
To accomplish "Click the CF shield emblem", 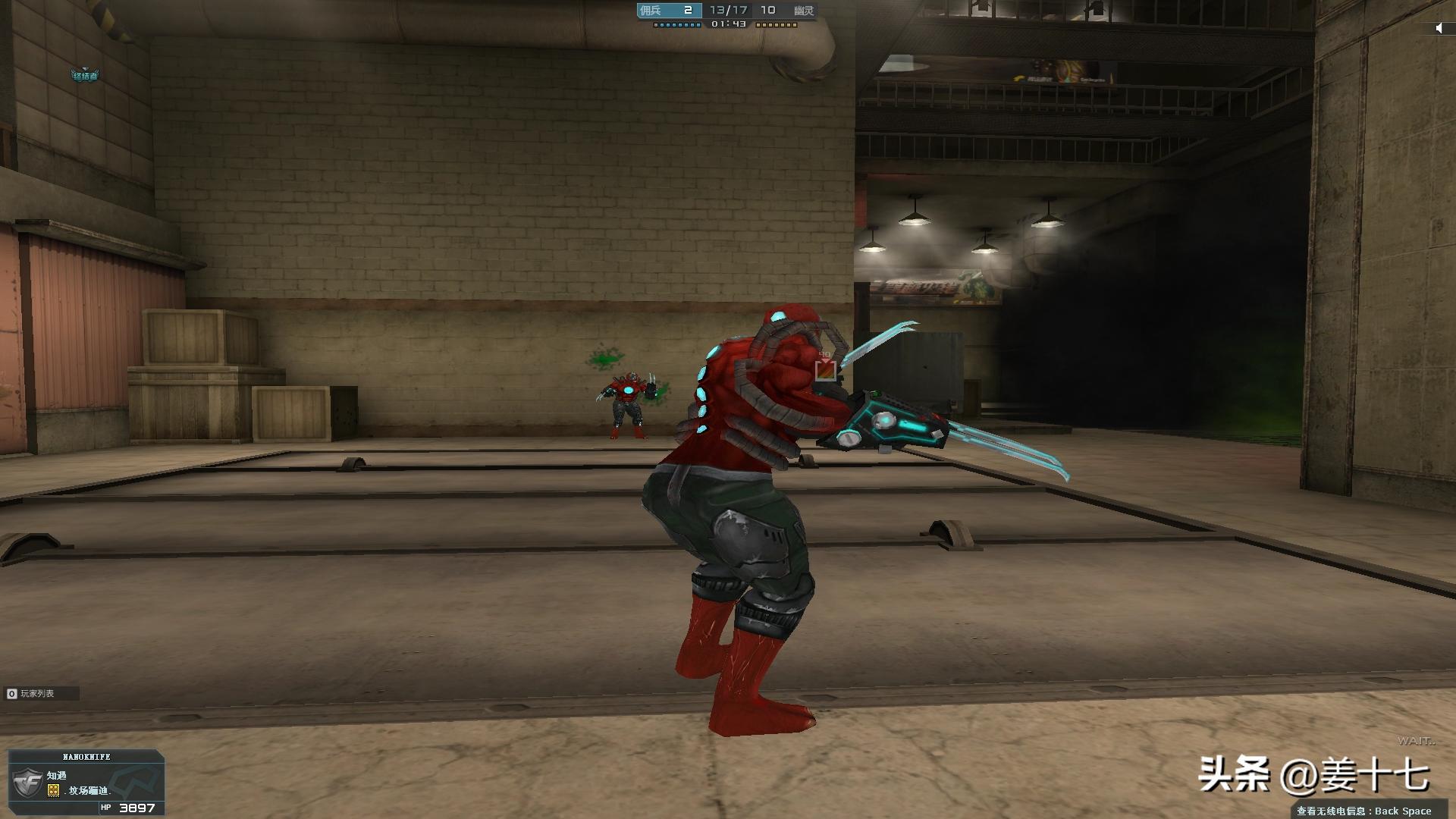I will 28,782.
